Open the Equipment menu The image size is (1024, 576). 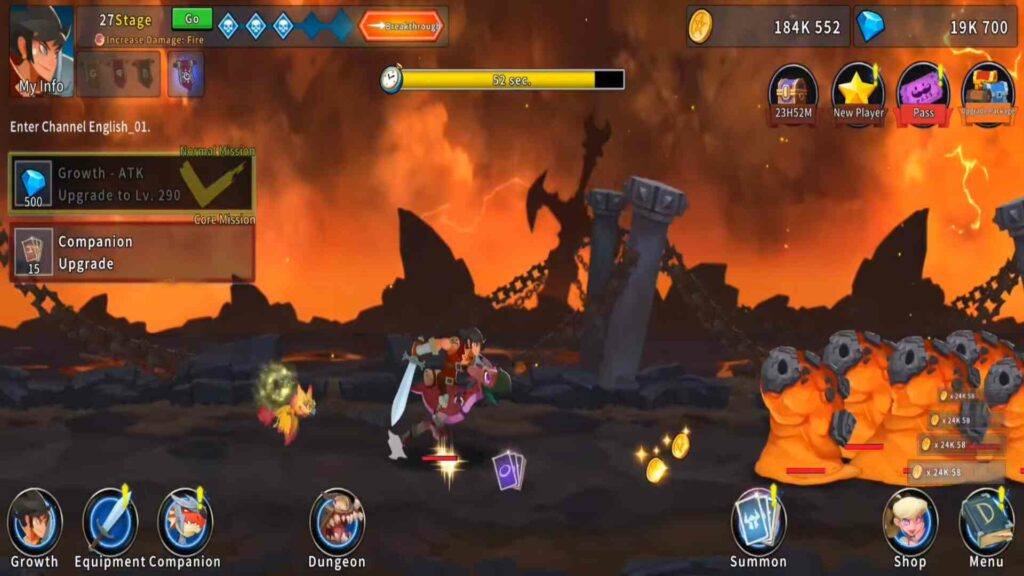110,527
